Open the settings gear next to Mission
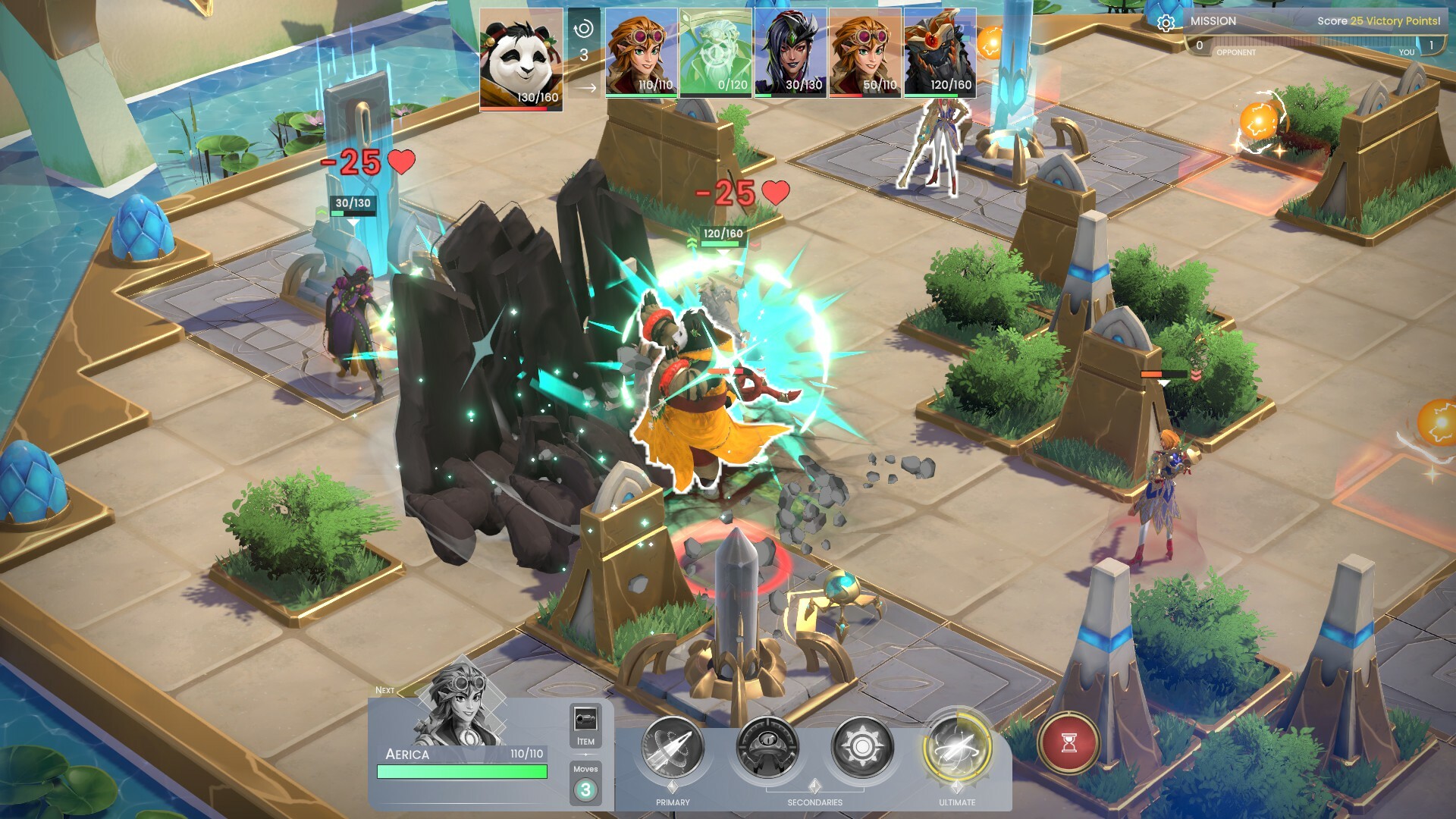 [1166, 23]
